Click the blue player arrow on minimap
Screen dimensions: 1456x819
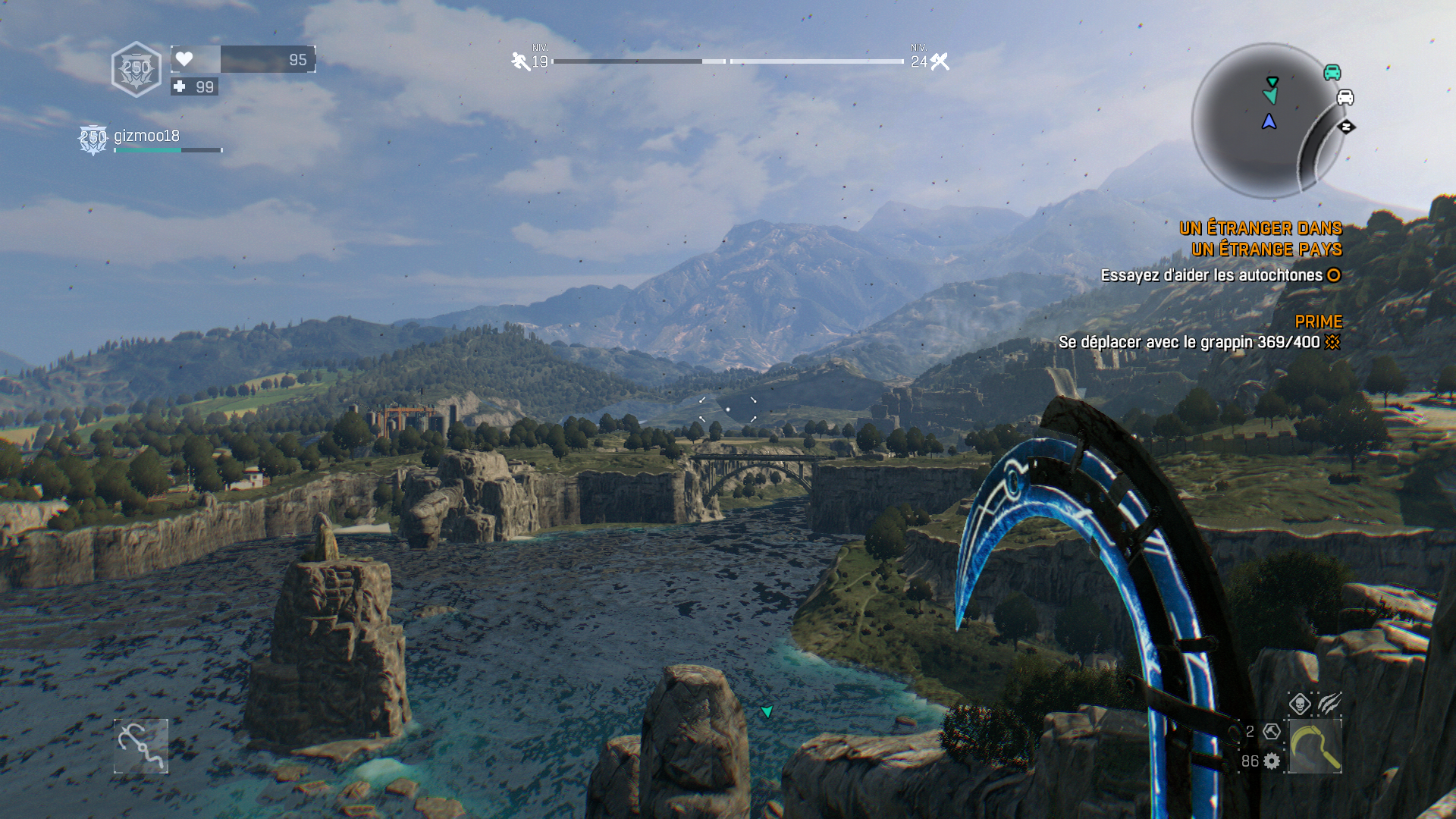pos(1269,121)
